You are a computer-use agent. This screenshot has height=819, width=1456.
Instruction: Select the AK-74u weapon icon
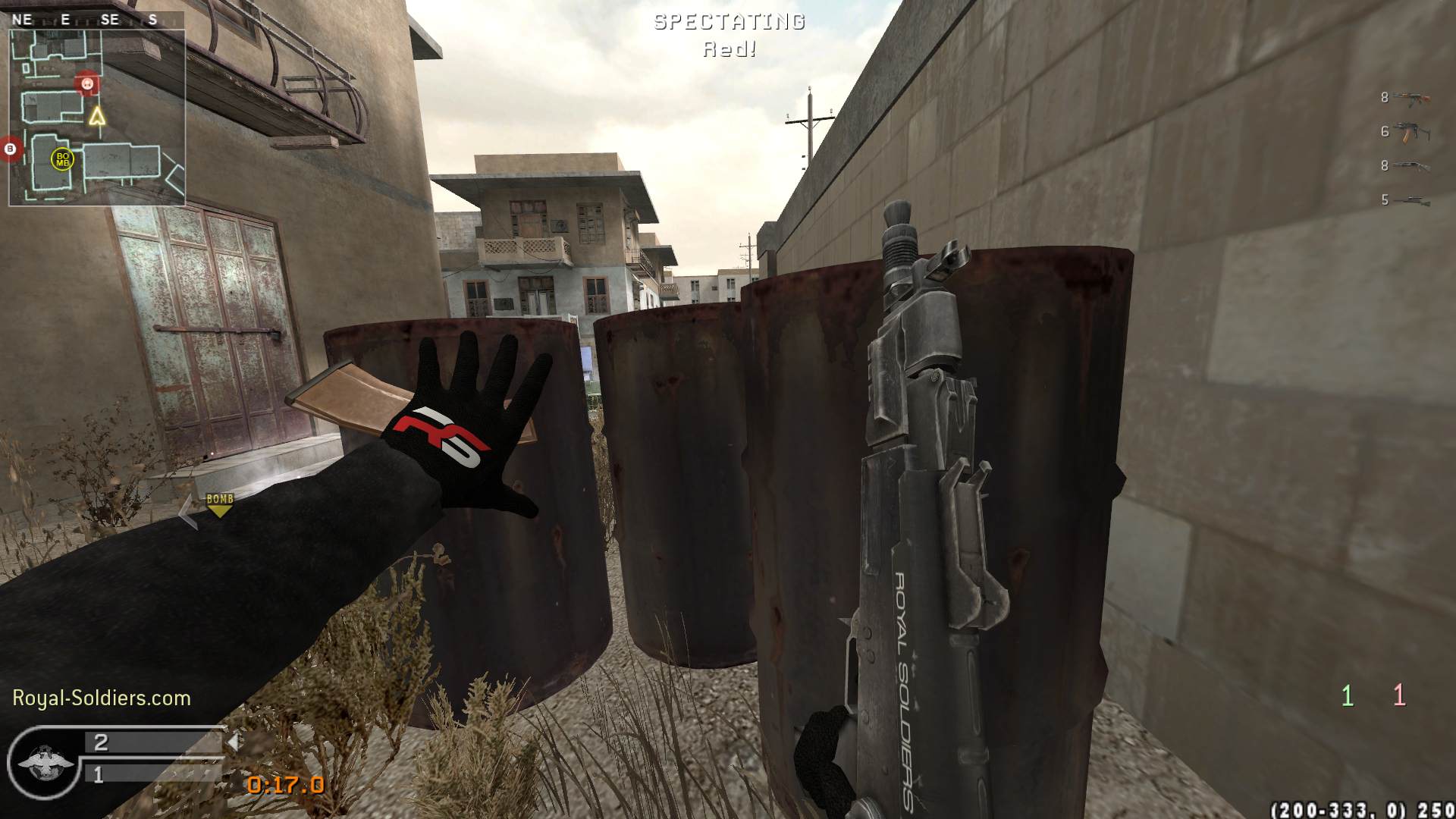tap(1411, 132)
